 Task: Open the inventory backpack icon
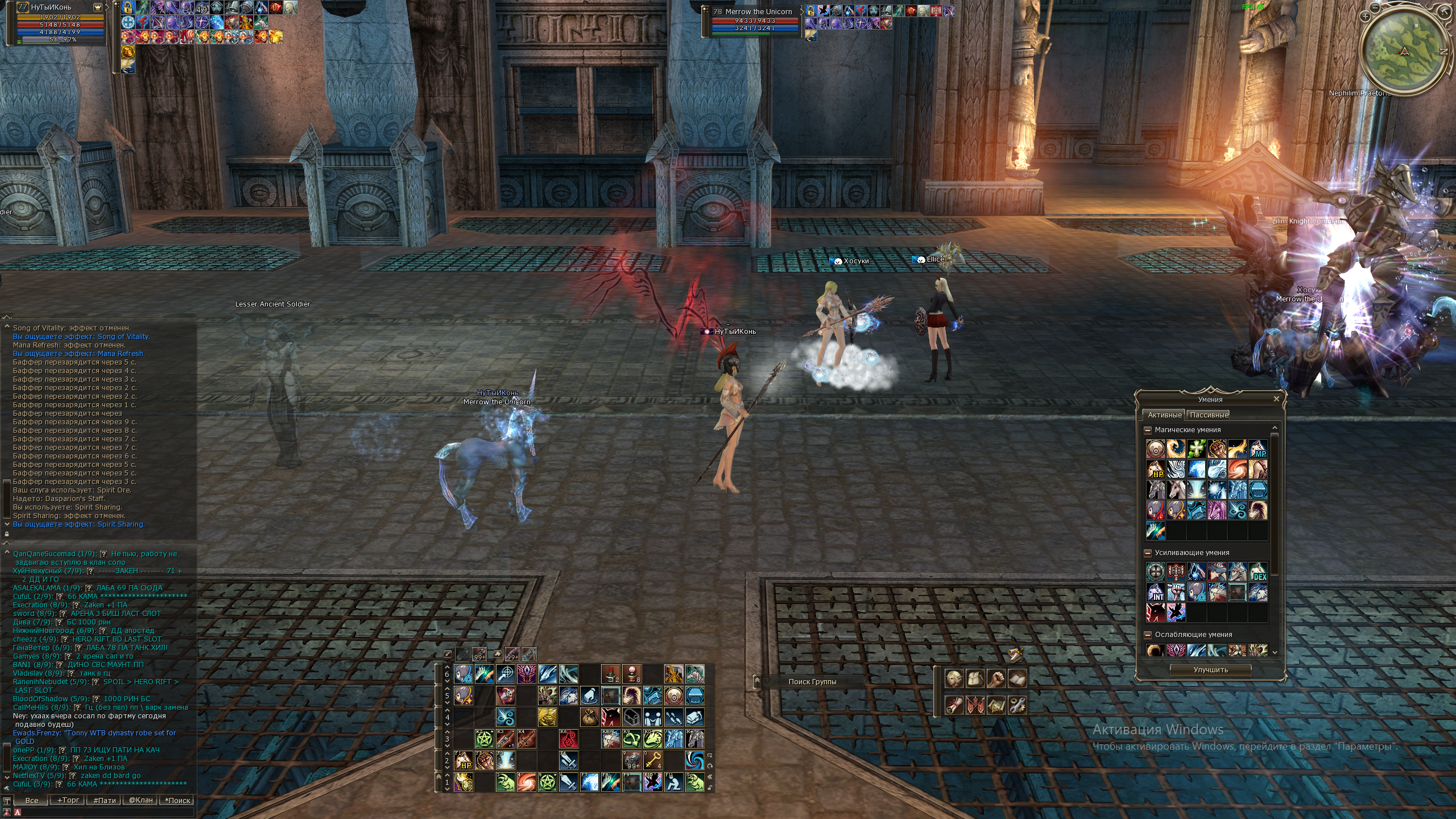(x=975, y=679)
